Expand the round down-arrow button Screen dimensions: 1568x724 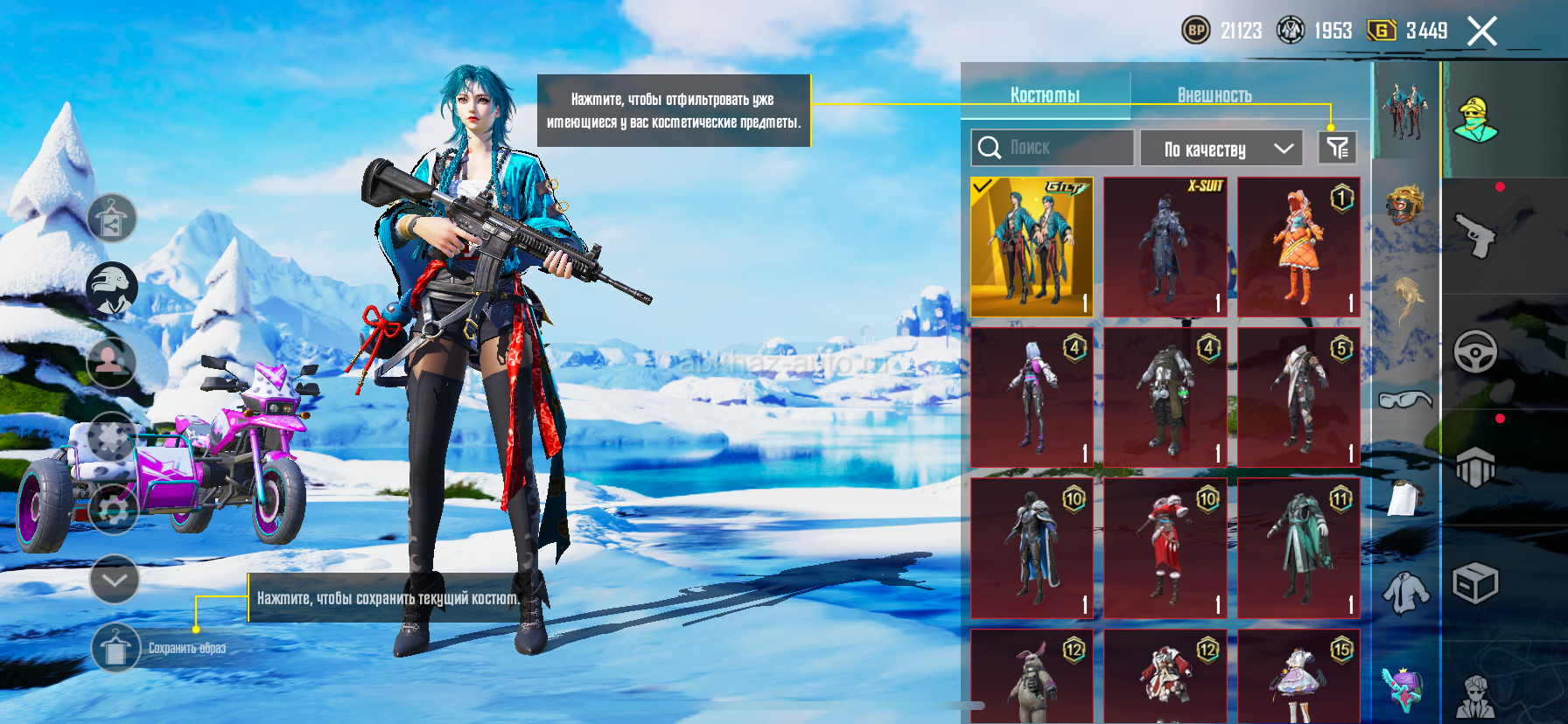pyautogui.click(x=115, y=579)
